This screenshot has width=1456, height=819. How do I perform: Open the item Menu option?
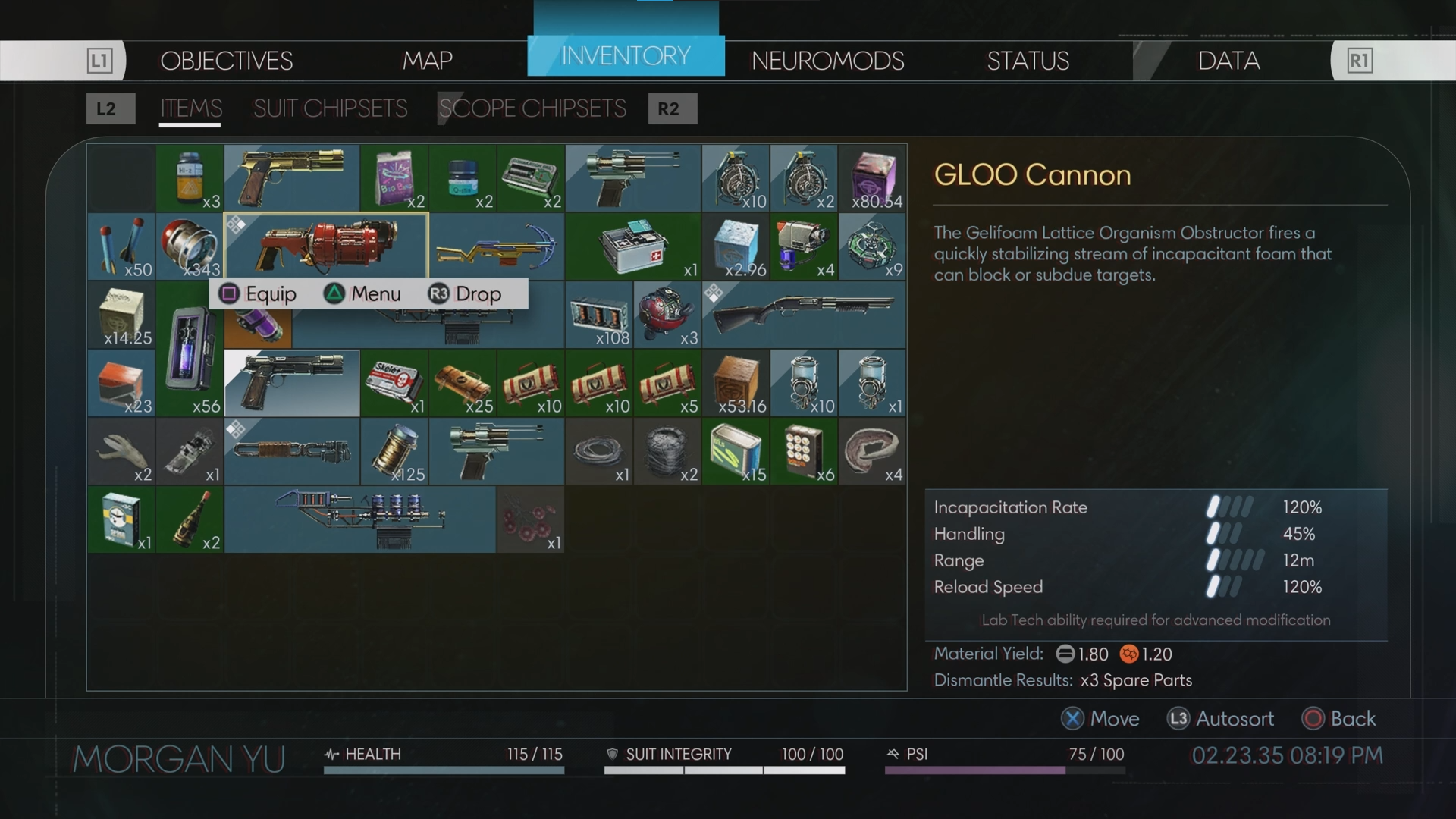[362, 294]
